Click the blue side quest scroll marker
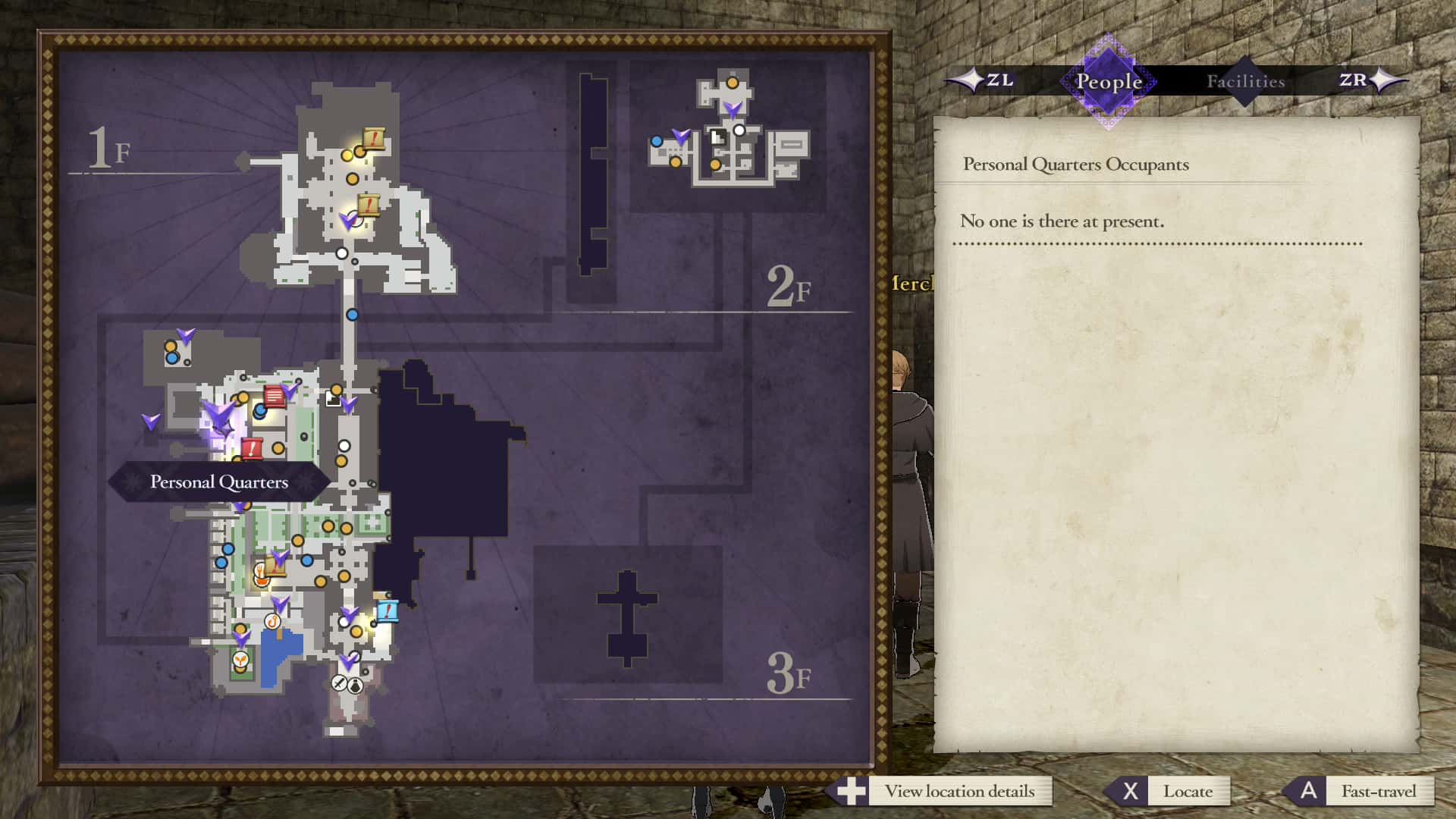This screenshot has width=1456, height=819. pyautogui.click(x=388, y=612)
